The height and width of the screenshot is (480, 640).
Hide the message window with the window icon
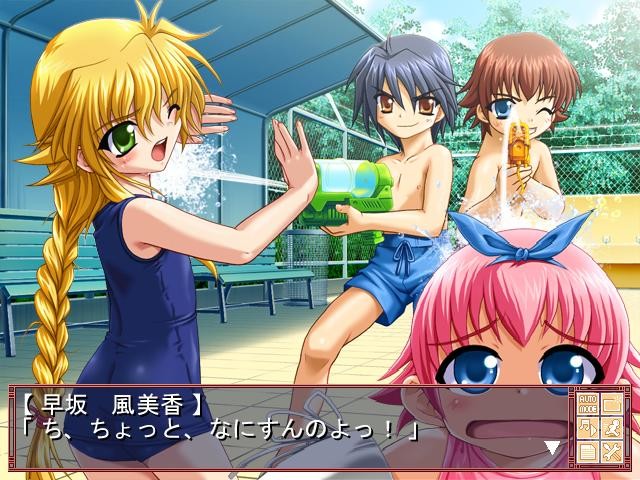point(611,404)
